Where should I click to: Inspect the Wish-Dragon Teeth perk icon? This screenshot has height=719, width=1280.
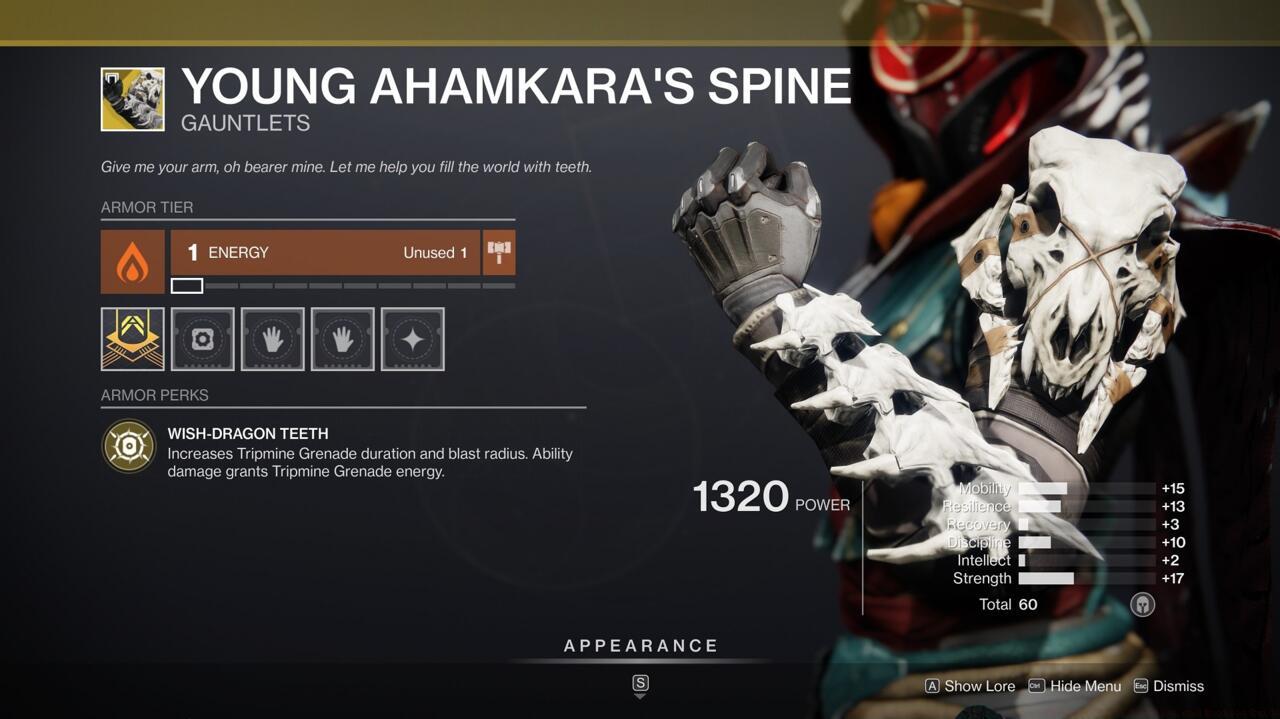[128, 446]
